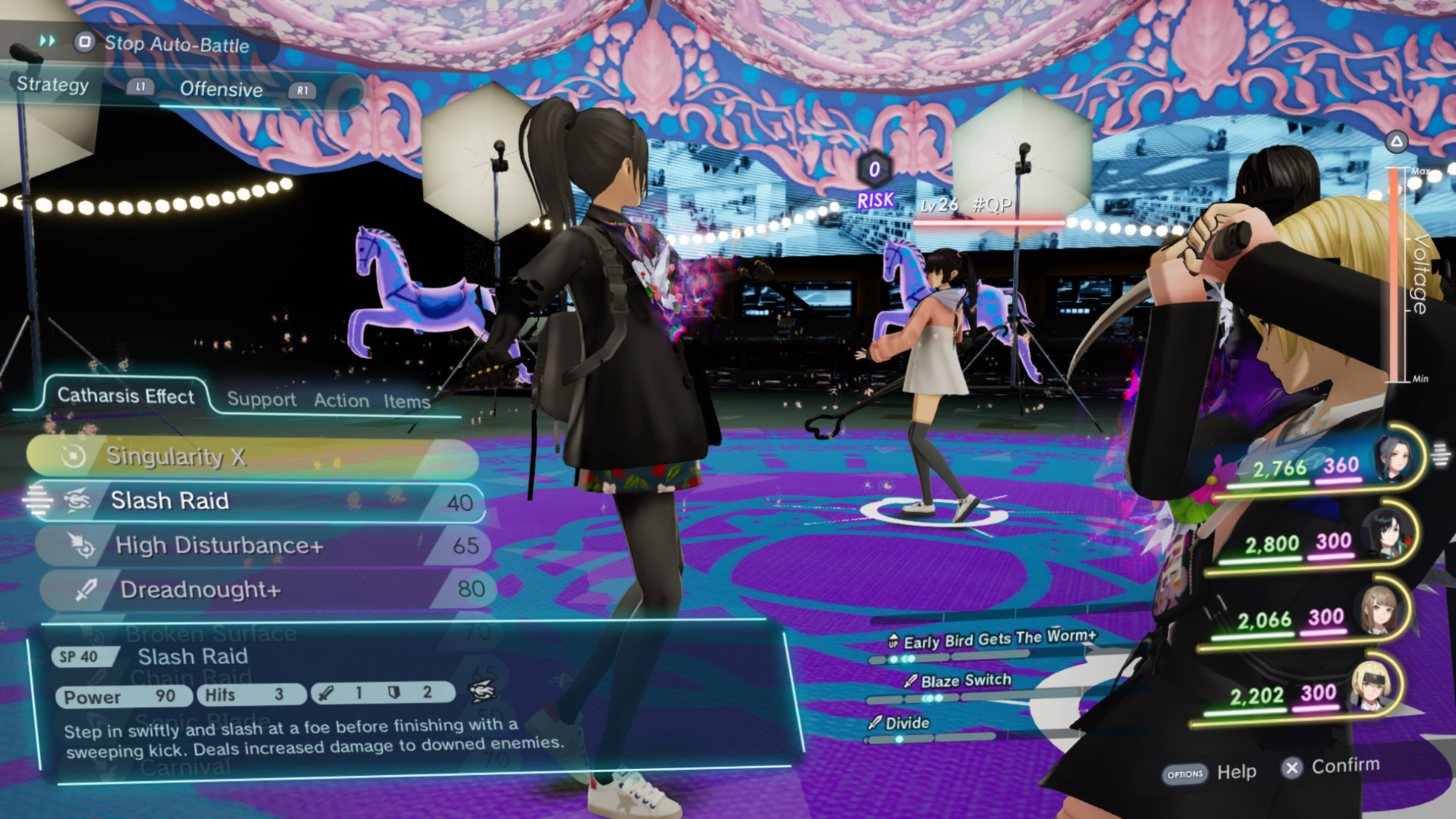Open the Items tab
Screen dimensions: 1456x819
[x=407, y=402]
